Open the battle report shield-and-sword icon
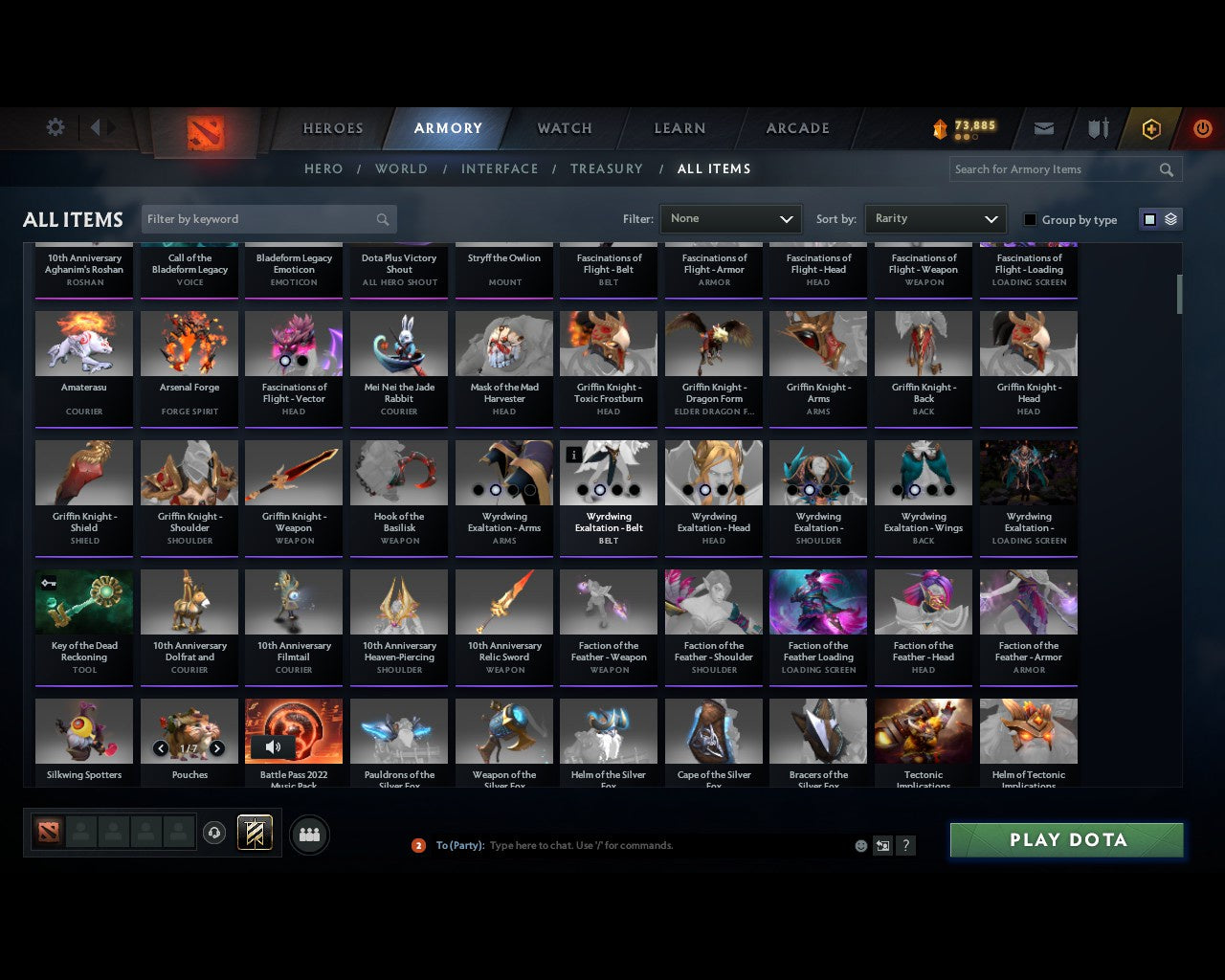The width and height of the screenshot is (1225, 980). click(x=1097, y=128)
